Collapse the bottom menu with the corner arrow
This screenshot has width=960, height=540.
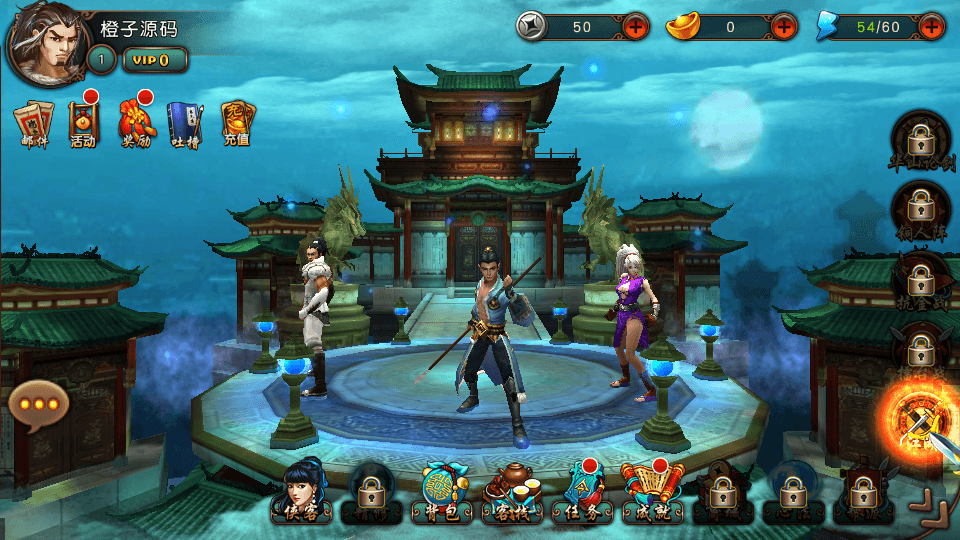pyautogui.click(x=932, y=506)
